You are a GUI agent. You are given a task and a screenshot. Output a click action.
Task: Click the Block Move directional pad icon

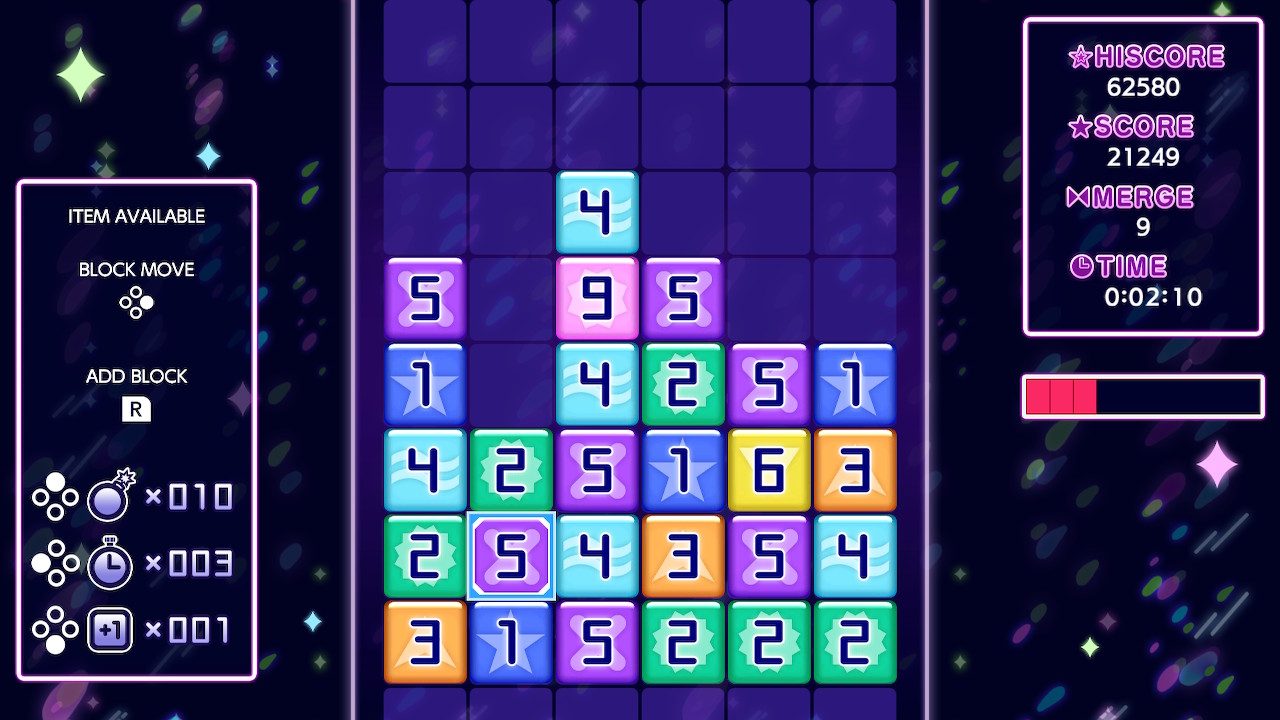coord(136,303)
